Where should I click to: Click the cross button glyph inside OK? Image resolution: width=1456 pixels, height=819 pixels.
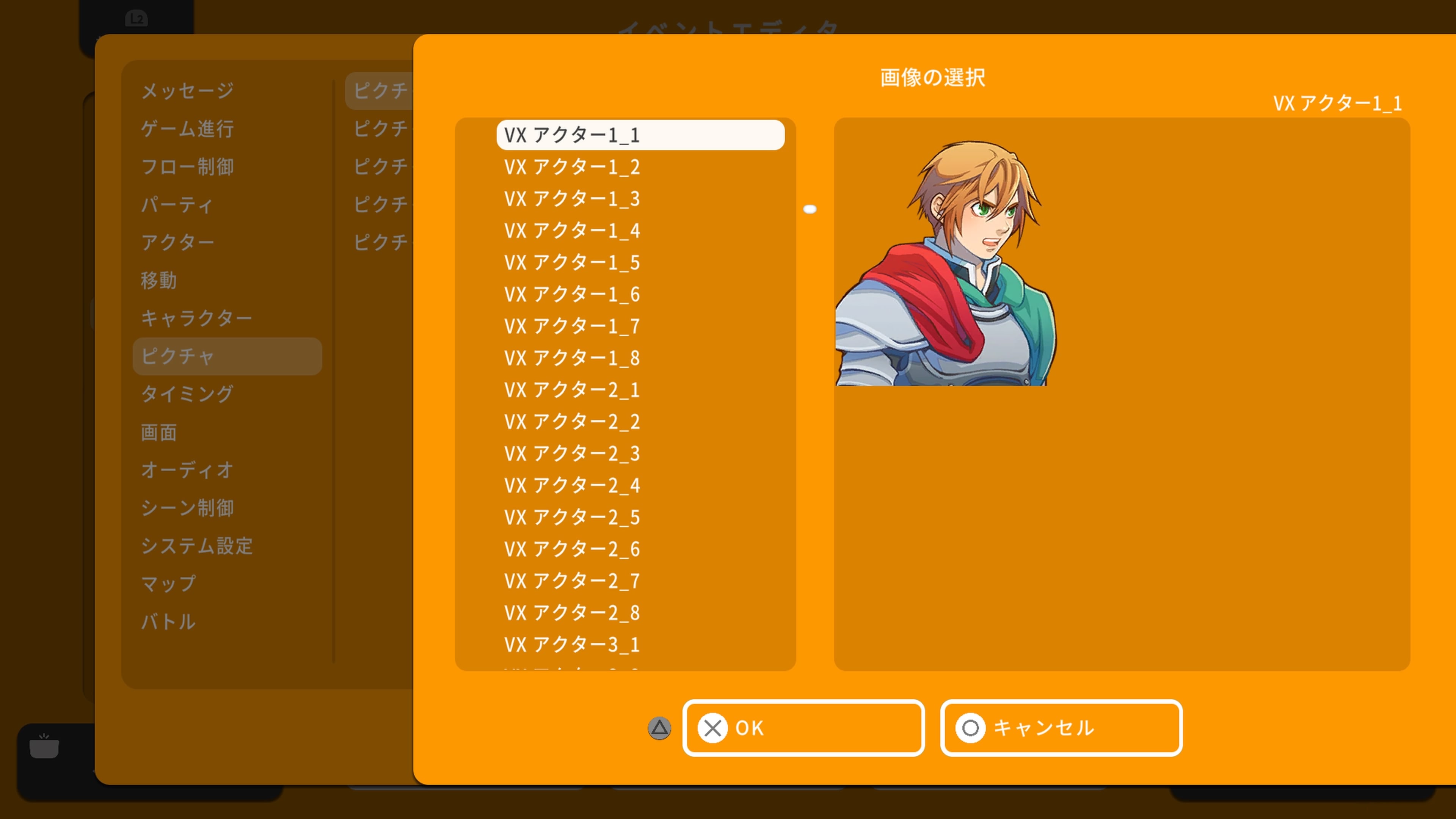(x=713, y=728)
